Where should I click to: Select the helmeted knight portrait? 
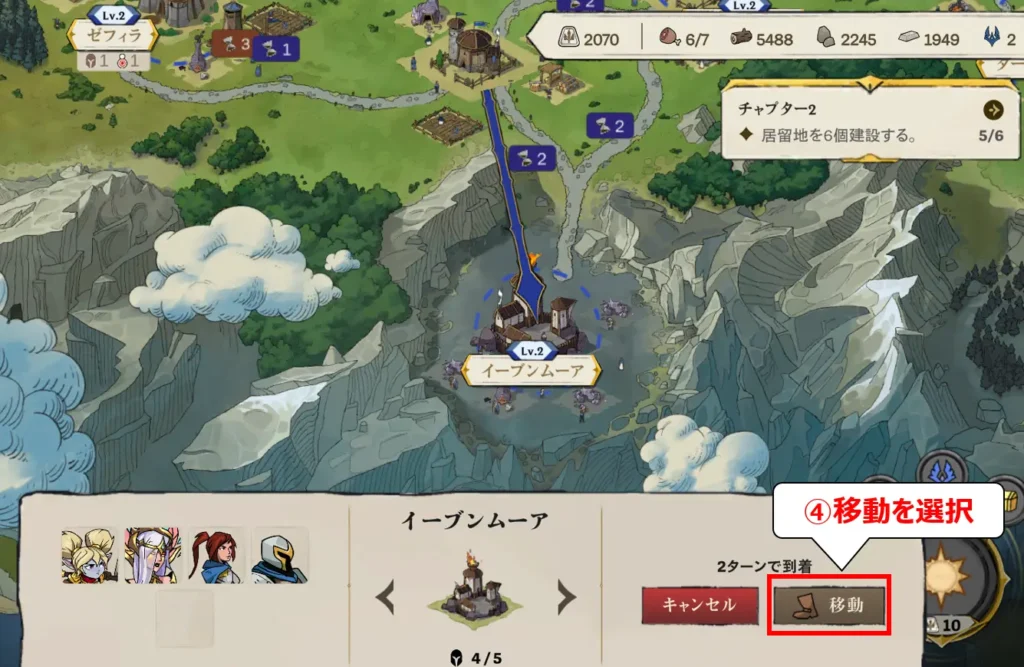tap(280, 556)
